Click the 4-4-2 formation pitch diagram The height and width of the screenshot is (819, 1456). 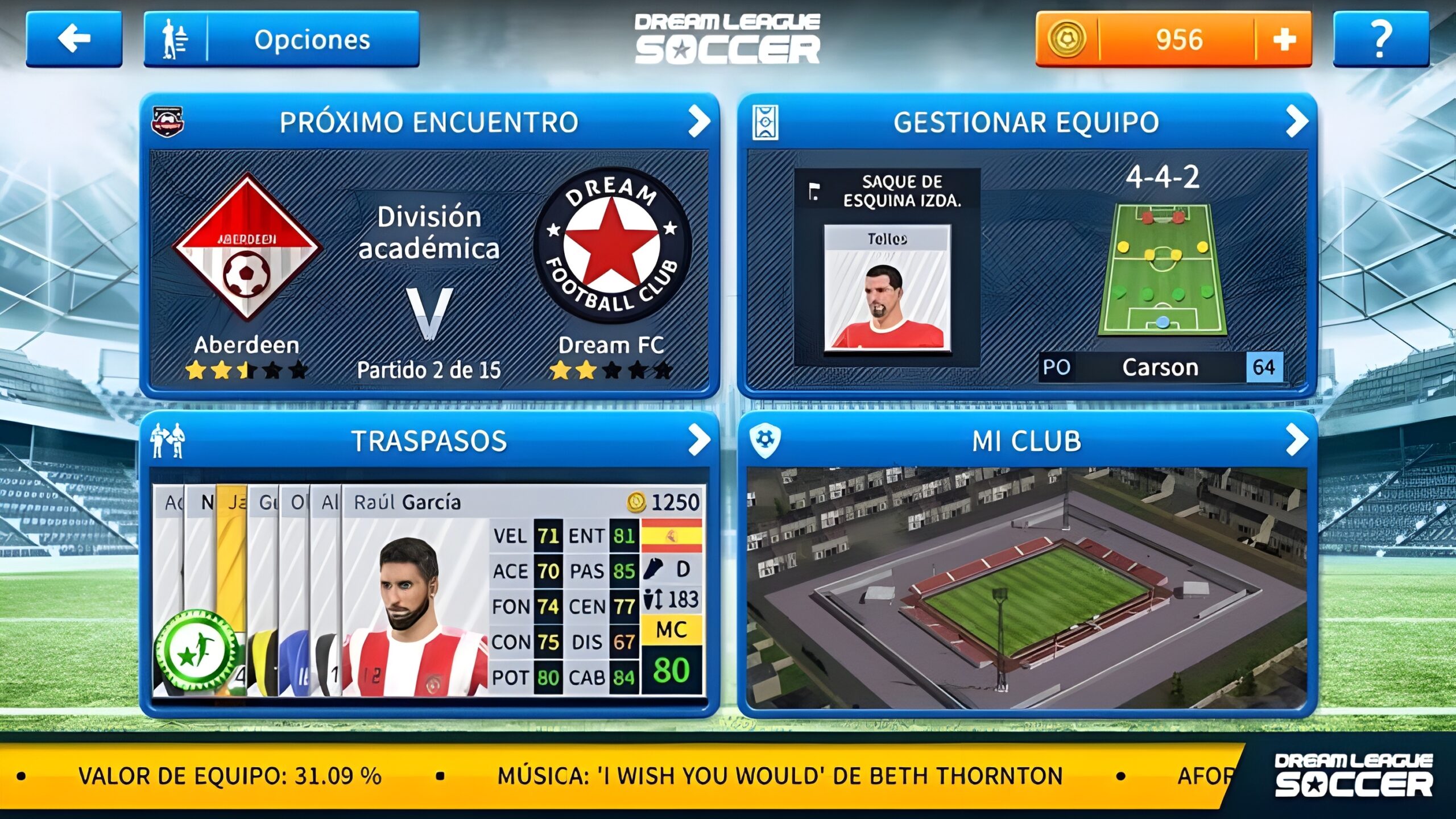pyautogui.click(x=1163, y=268)
